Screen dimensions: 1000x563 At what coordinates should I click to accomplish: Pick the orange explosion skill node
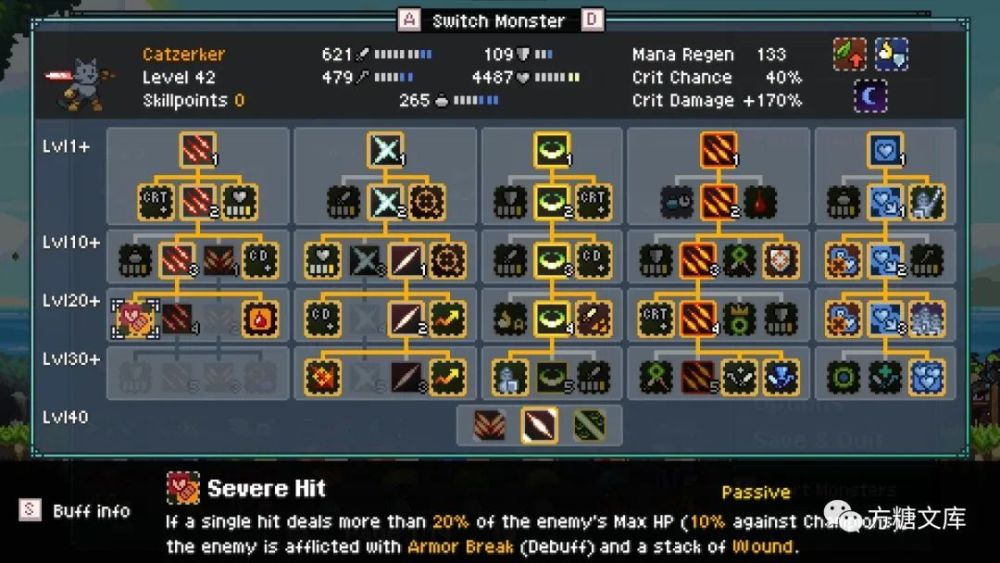[x=324, y=377]
